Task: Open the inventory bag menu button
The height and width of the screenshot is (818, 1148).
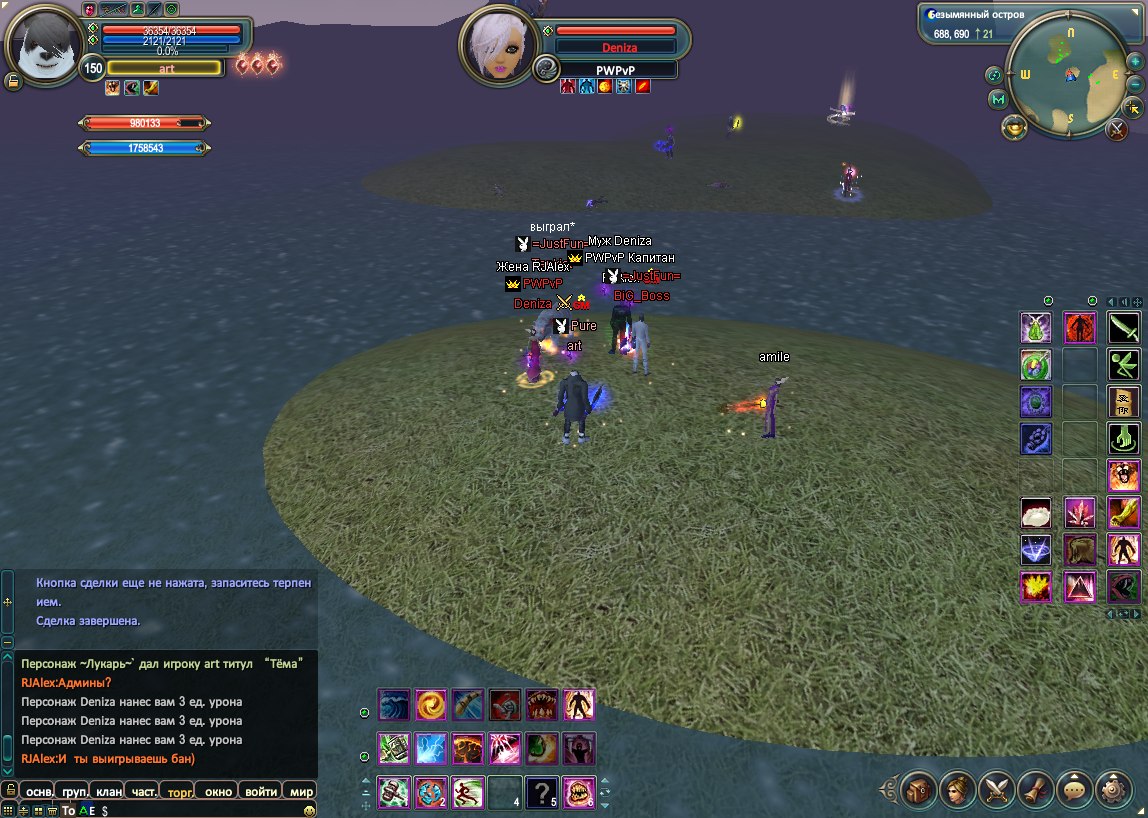Action: (x=918, y=789)
